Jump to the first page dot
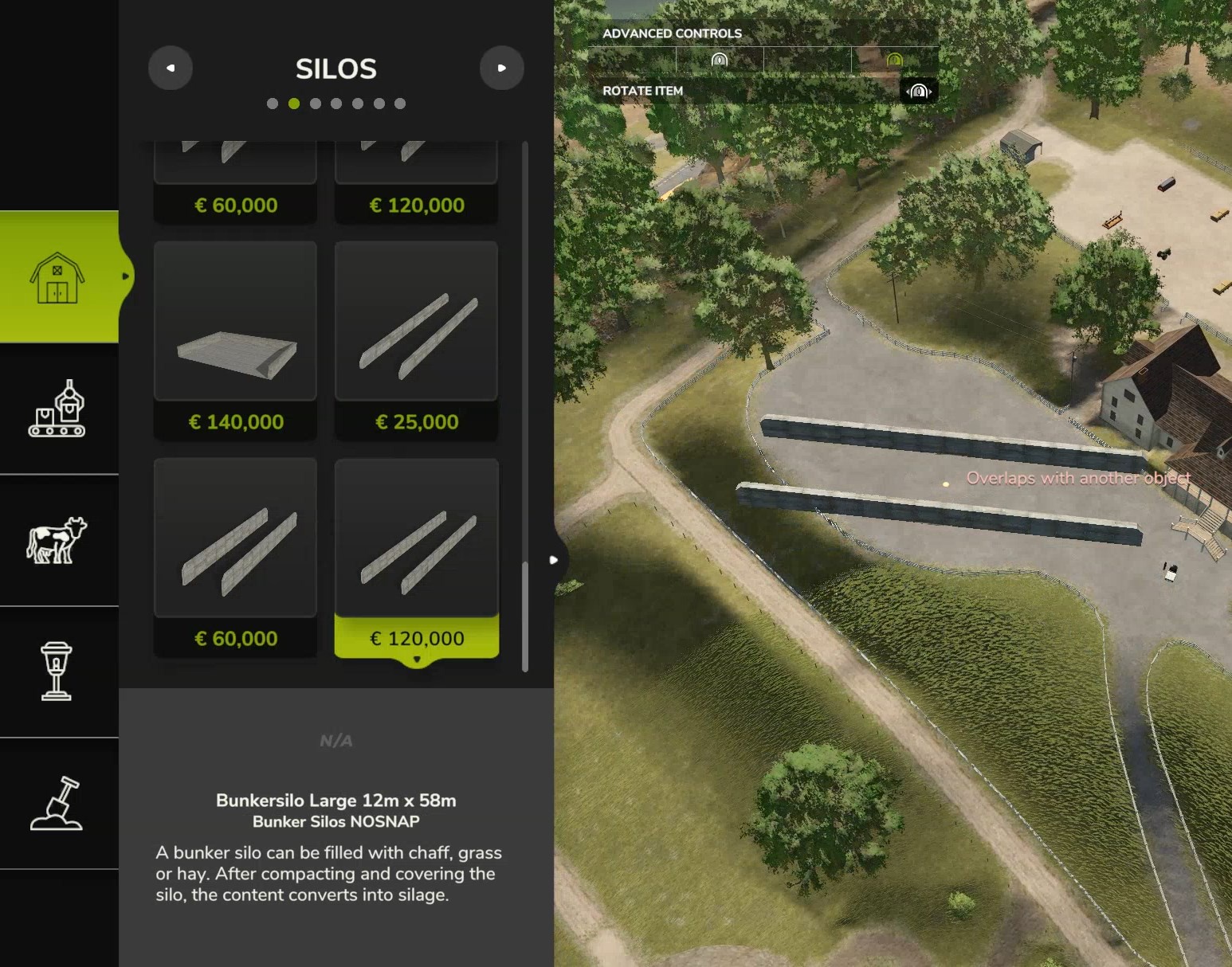The width and height of the screenshot is (1232, 967). [273, 104]
